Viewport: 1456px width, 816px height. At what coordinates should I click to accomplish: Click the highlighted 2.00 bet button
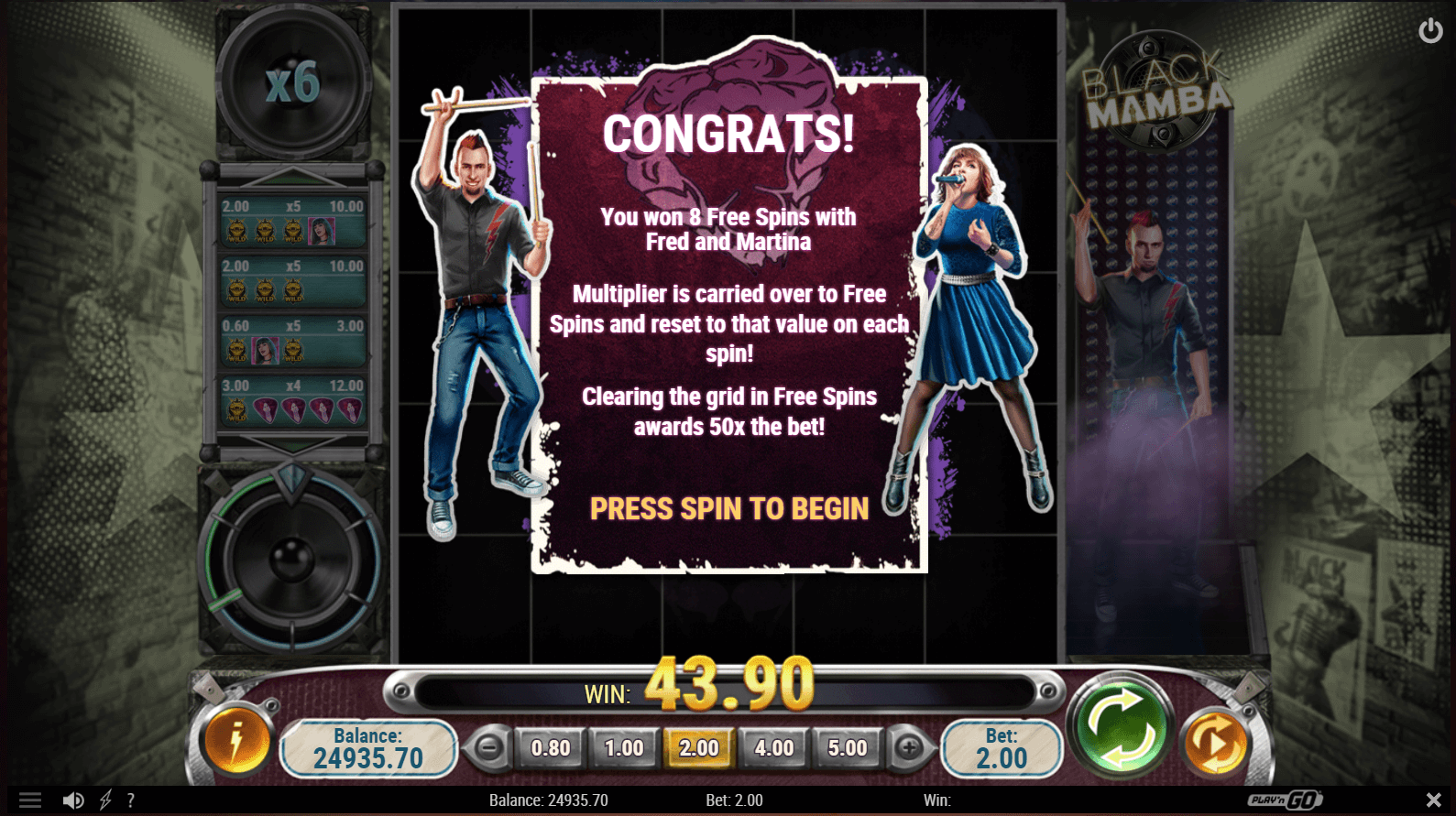click(x=698, y=747)
